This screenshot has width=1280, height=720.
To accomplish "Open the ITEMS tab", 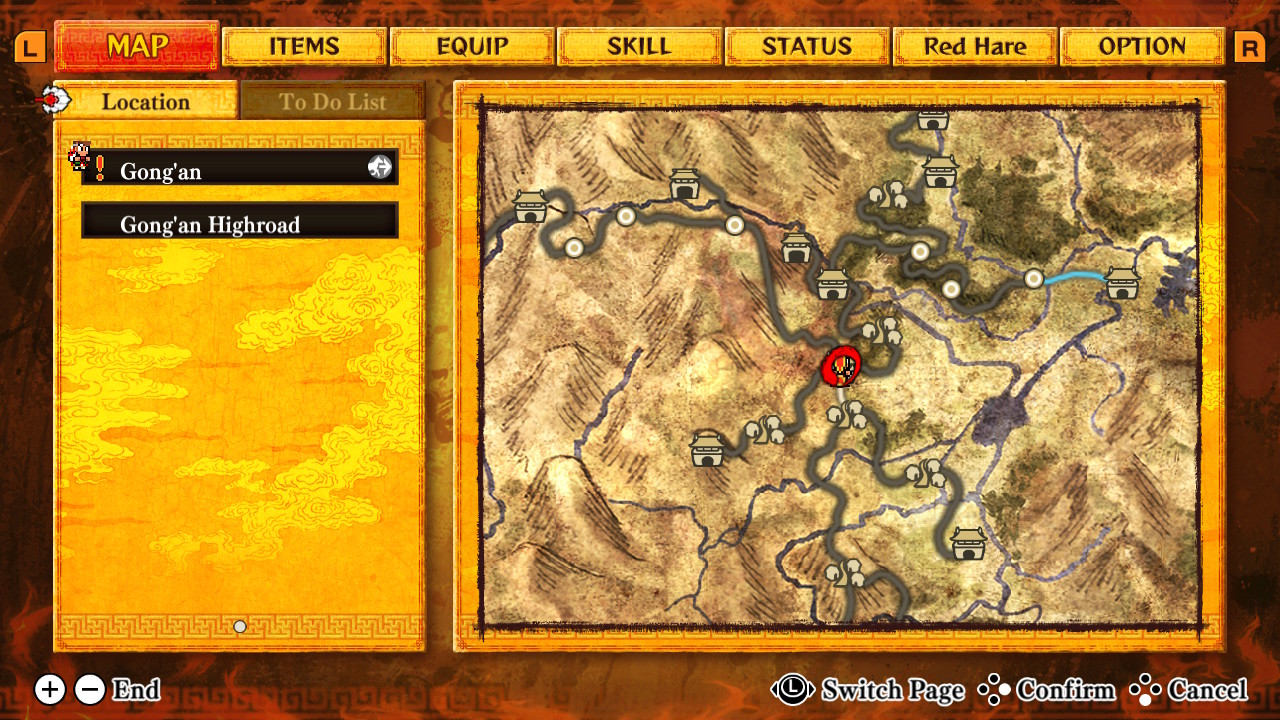I will (304, 47).
